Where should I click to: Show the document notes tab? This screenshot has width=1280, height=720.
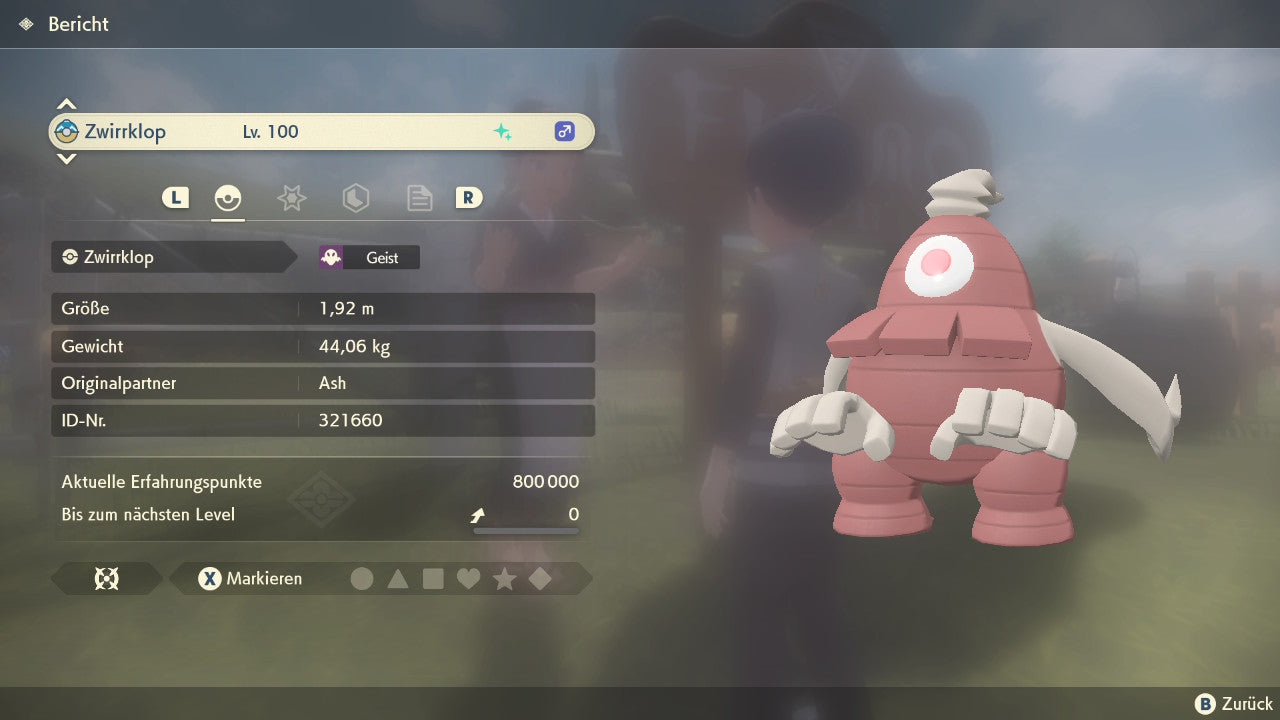point(419,198)
